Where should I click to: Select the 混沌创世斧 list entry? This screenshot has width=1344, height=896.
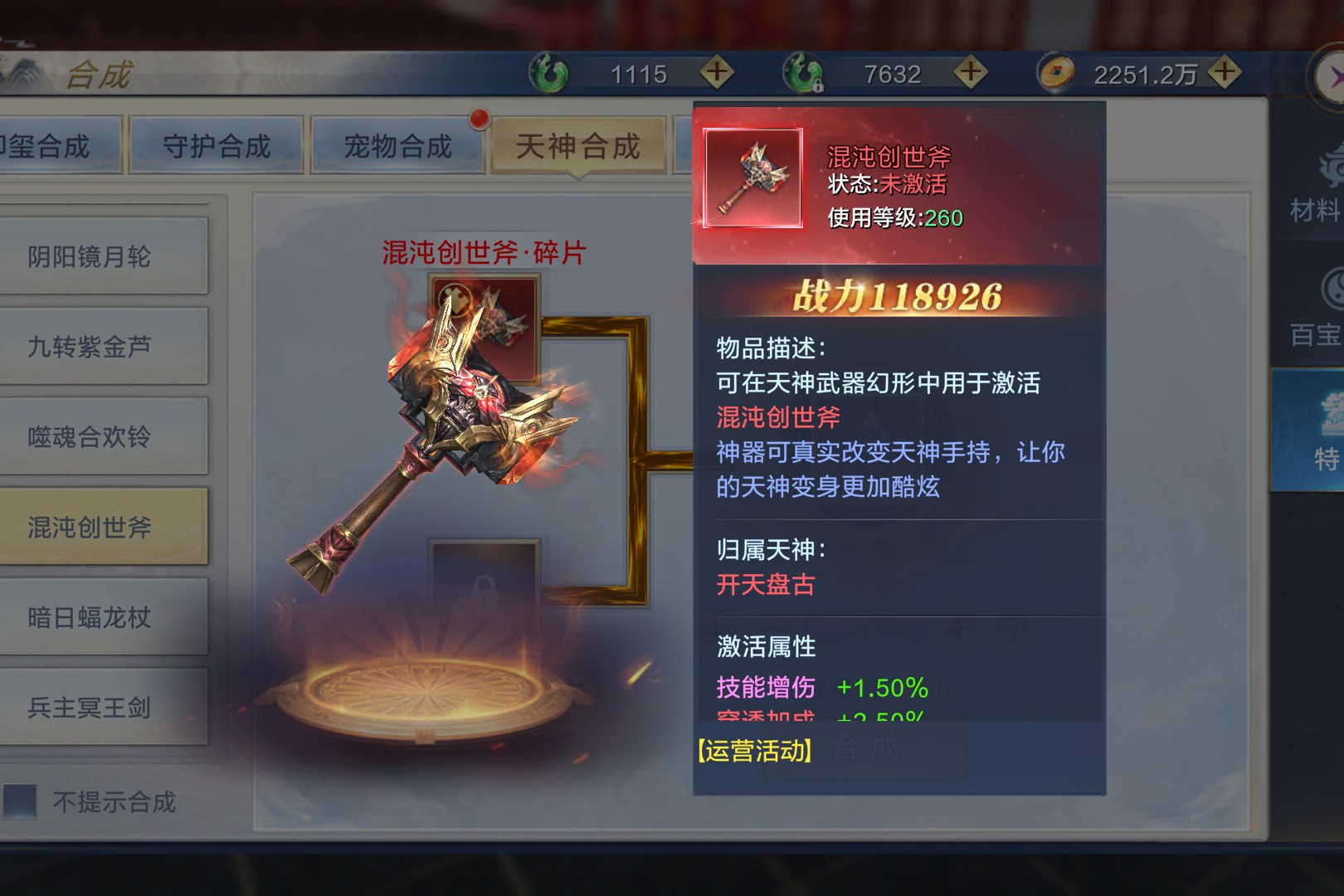pos(90,528)
